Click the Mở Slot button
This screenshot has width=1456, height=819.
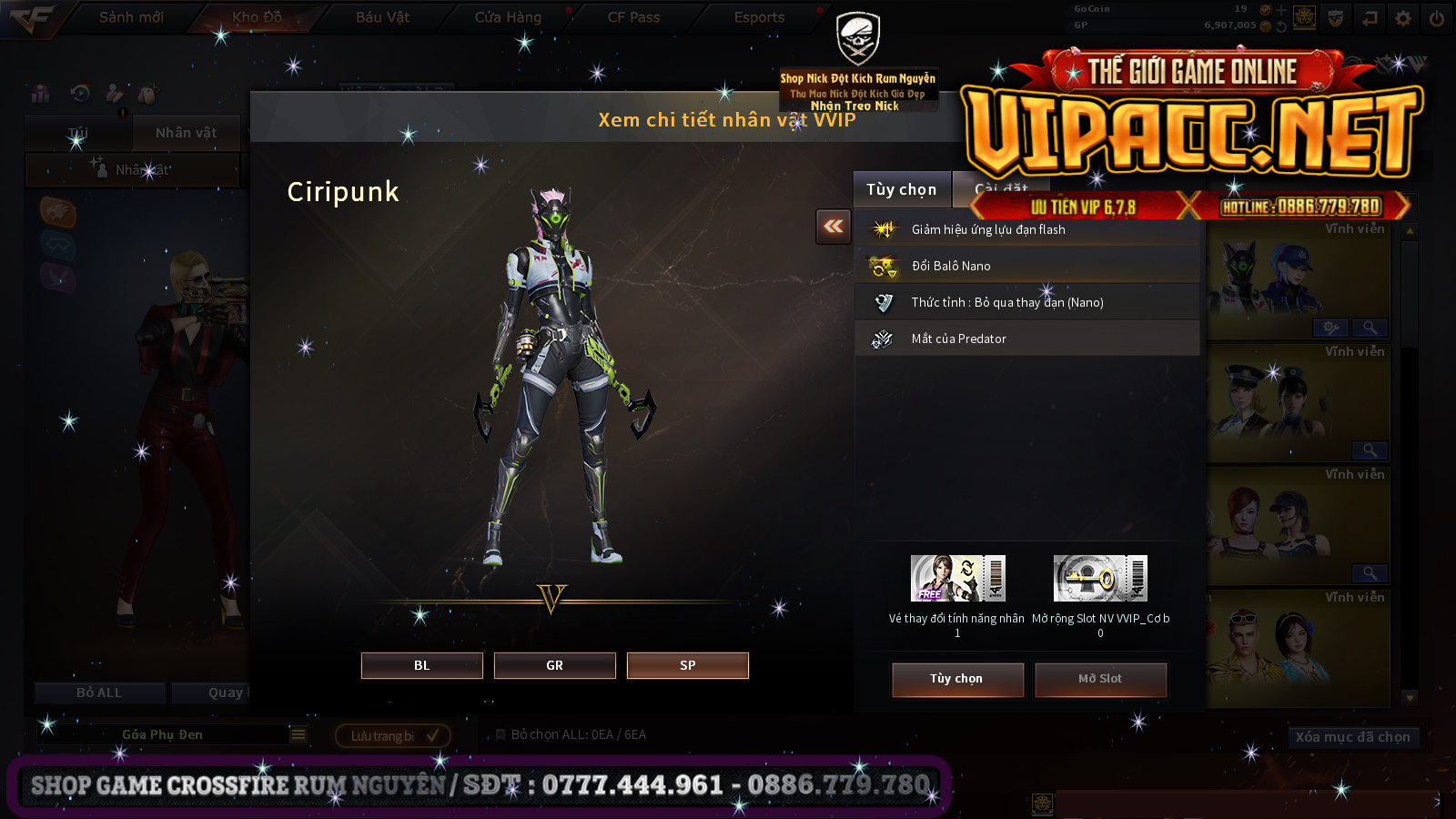click(1099, 679)
